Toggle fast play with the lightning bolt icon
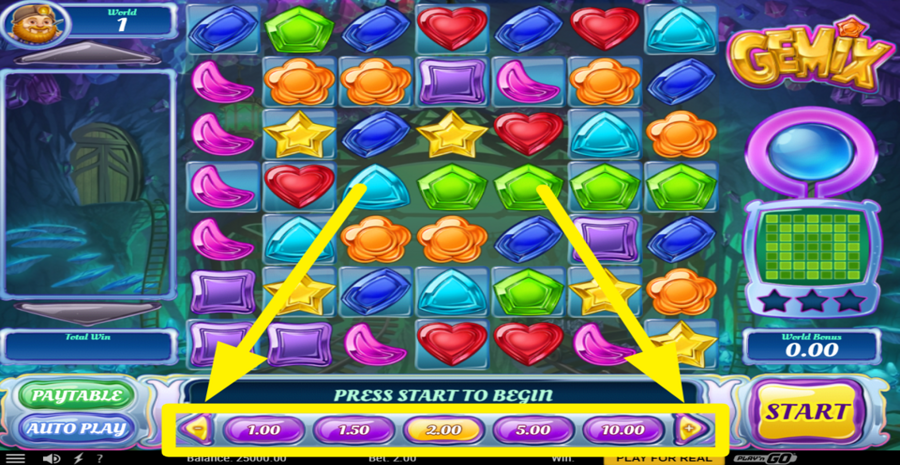This screenshot has width=900, height=465. [78, 459]
